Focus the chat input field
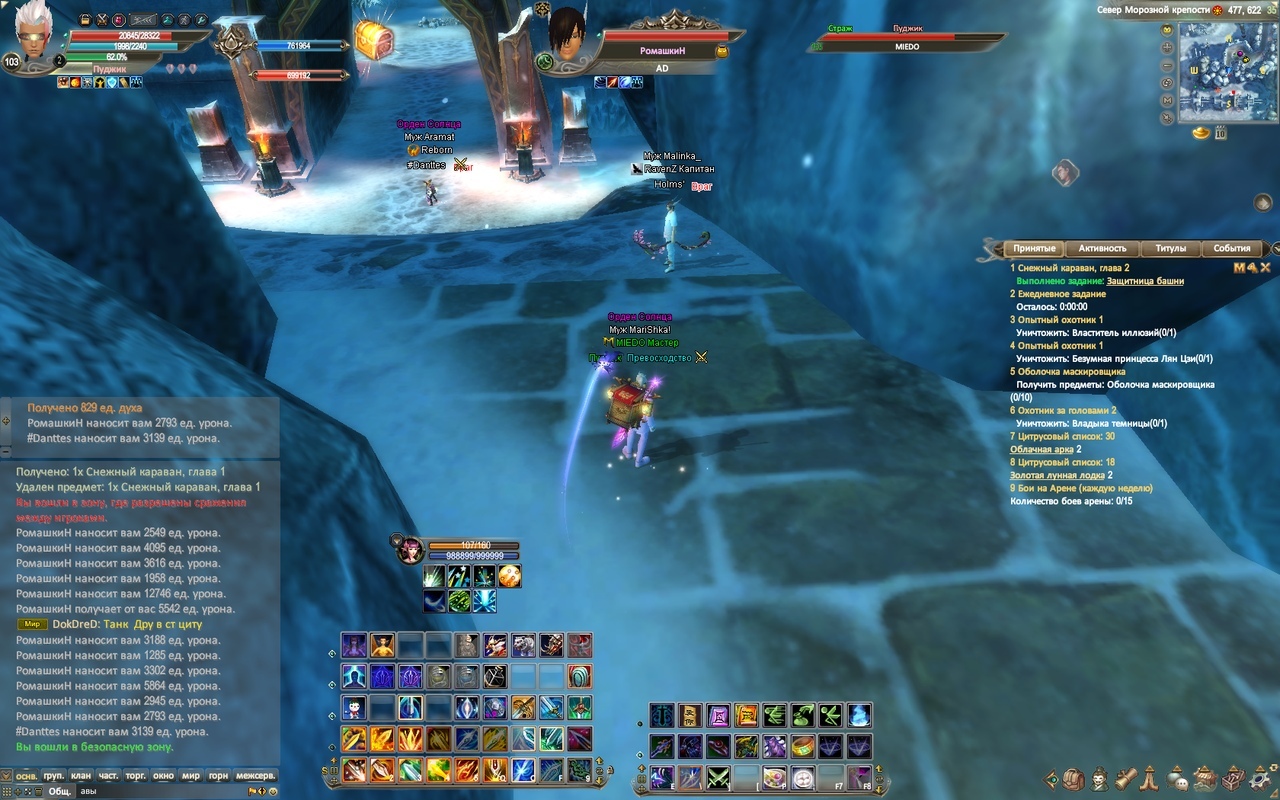The image size is (1280, 800). pos(170,791)
